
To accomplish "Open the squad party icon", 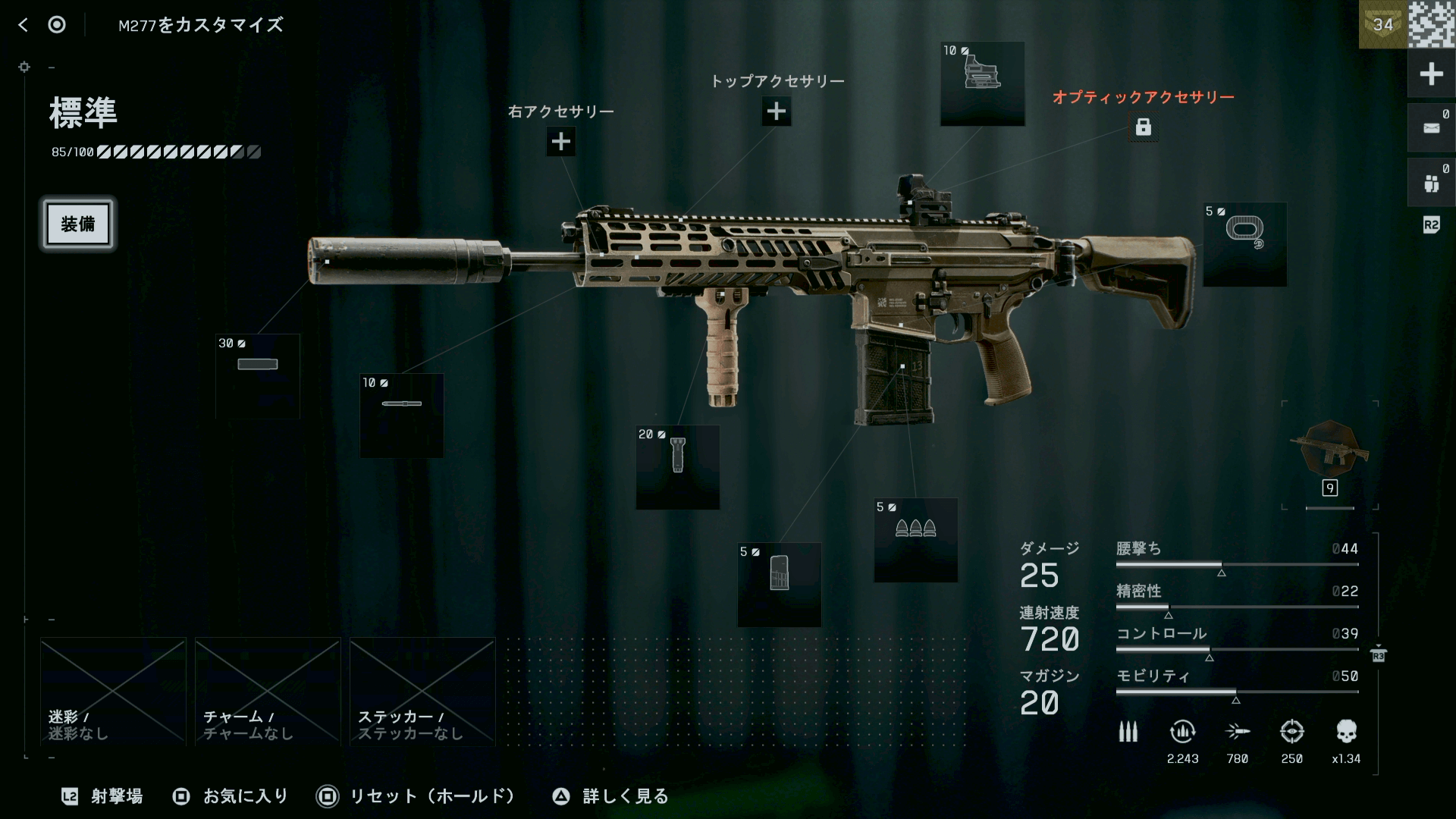I will [1431, 183].
